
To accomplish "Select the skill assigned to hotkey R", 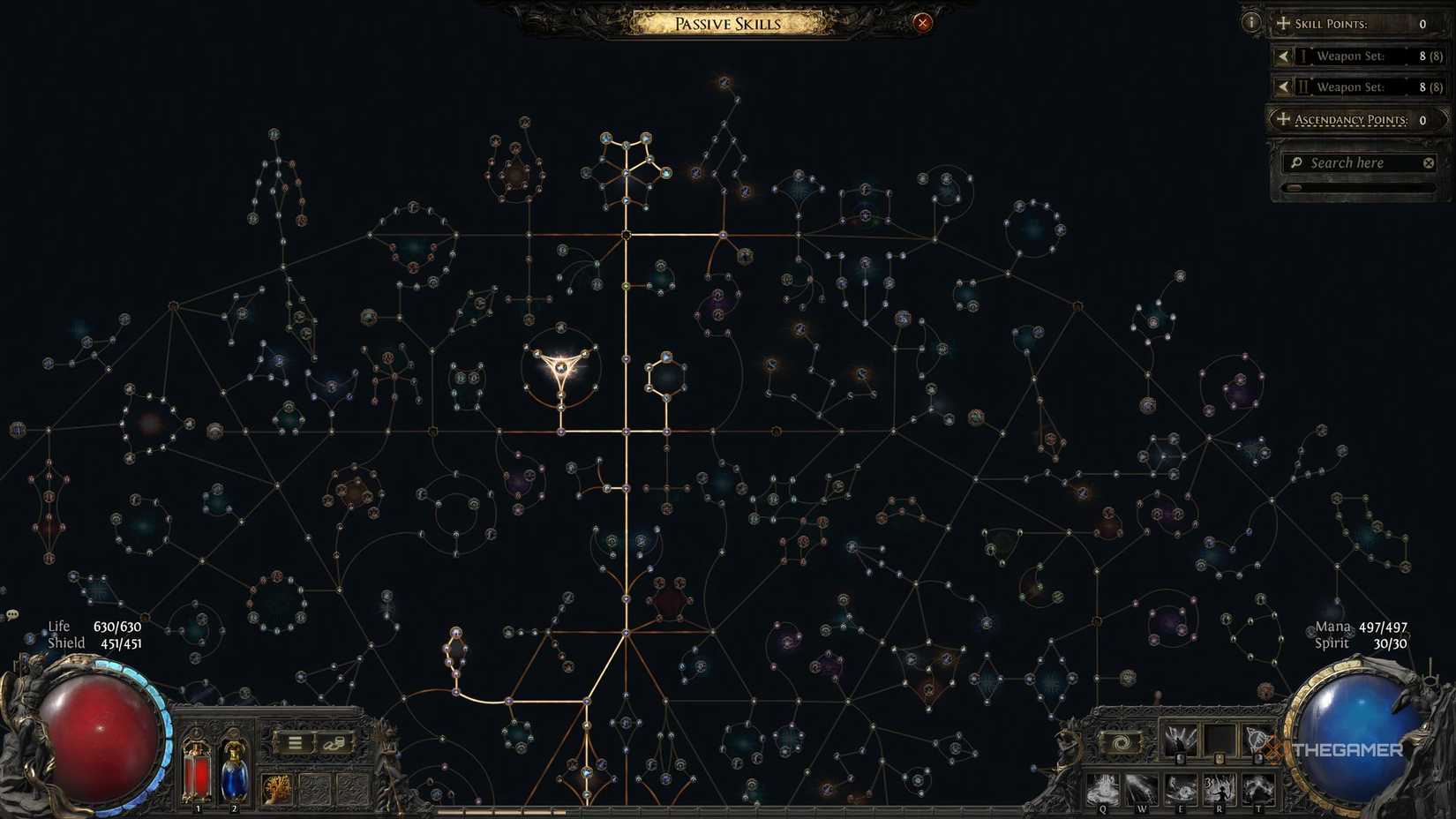I will (1220, 788).
